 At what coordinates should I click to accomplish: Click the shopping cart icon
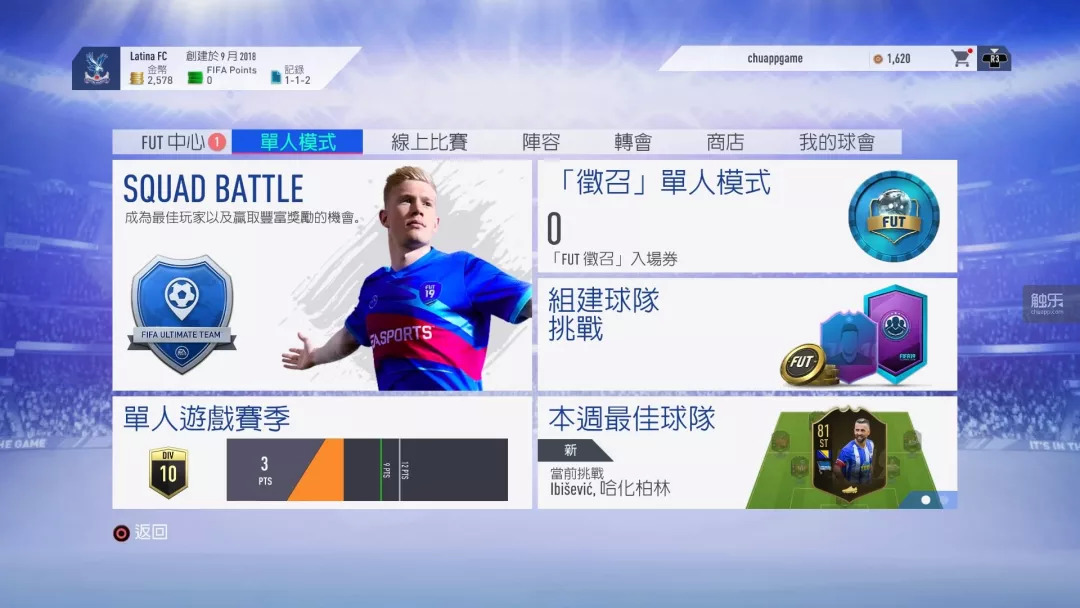[x=961, y=58]
